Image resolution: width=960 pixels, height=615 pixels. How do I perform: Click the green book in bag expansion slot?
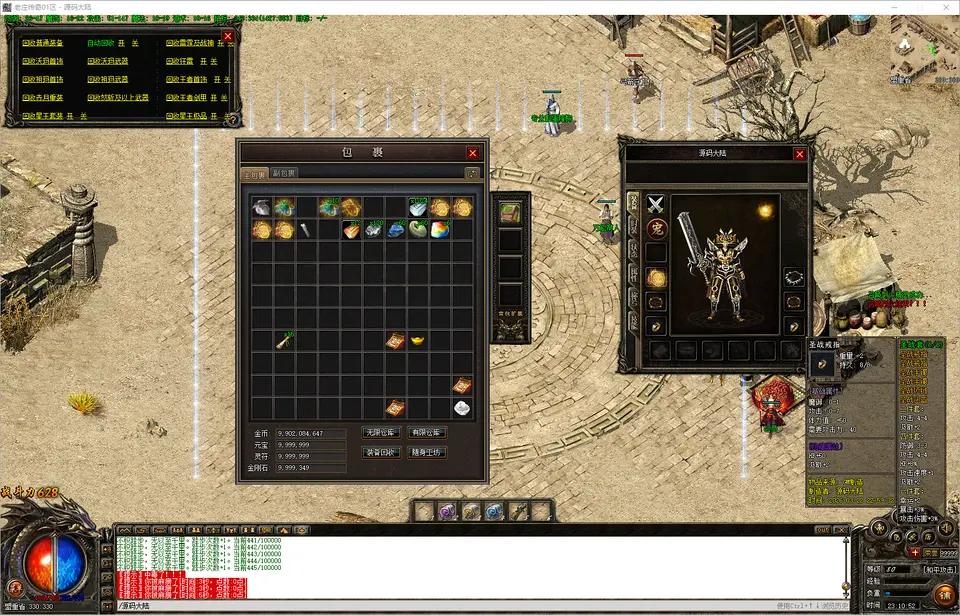click(x=510, y=213)
